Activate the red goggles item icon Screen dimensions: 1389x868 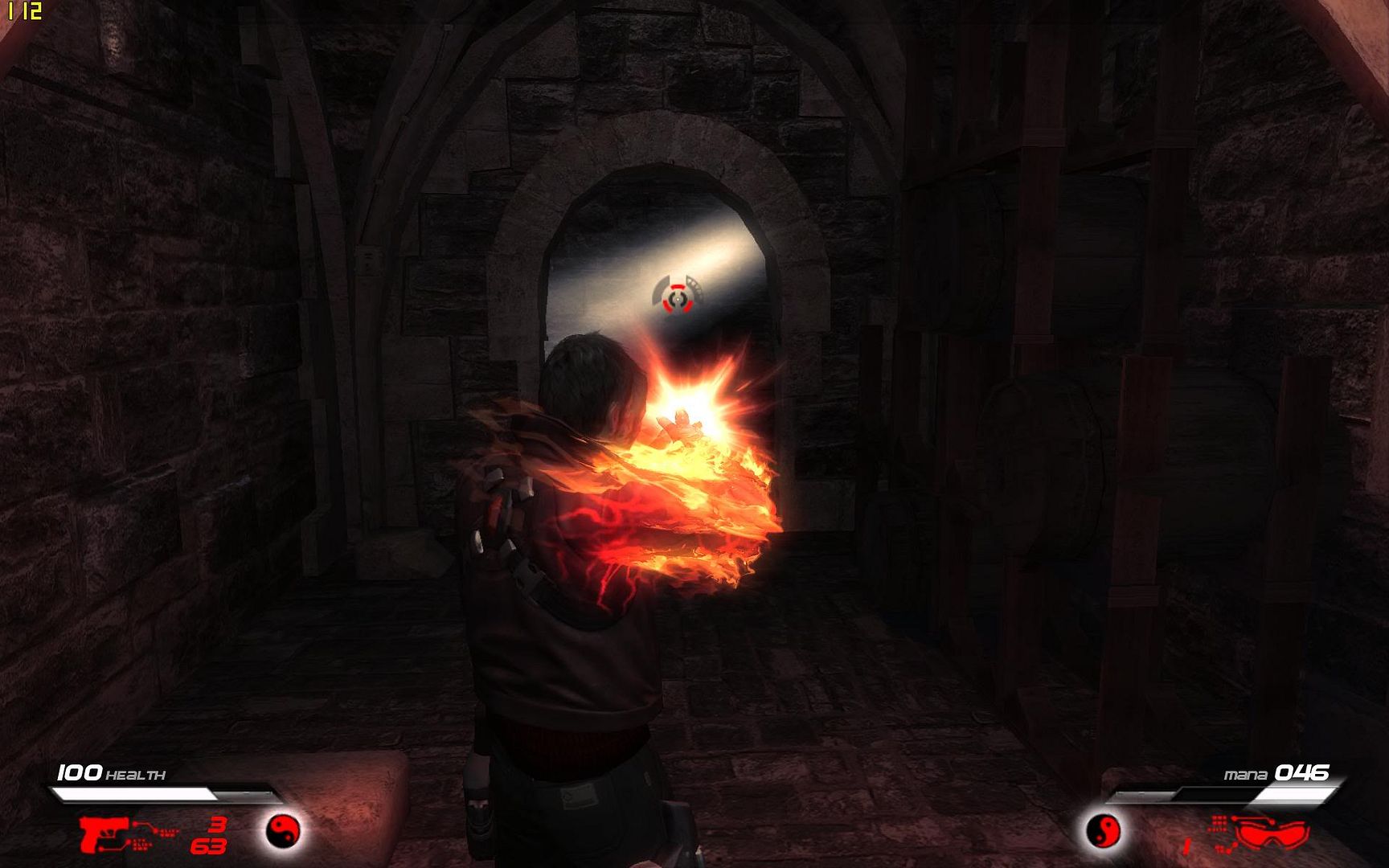tap(1271, 833)
